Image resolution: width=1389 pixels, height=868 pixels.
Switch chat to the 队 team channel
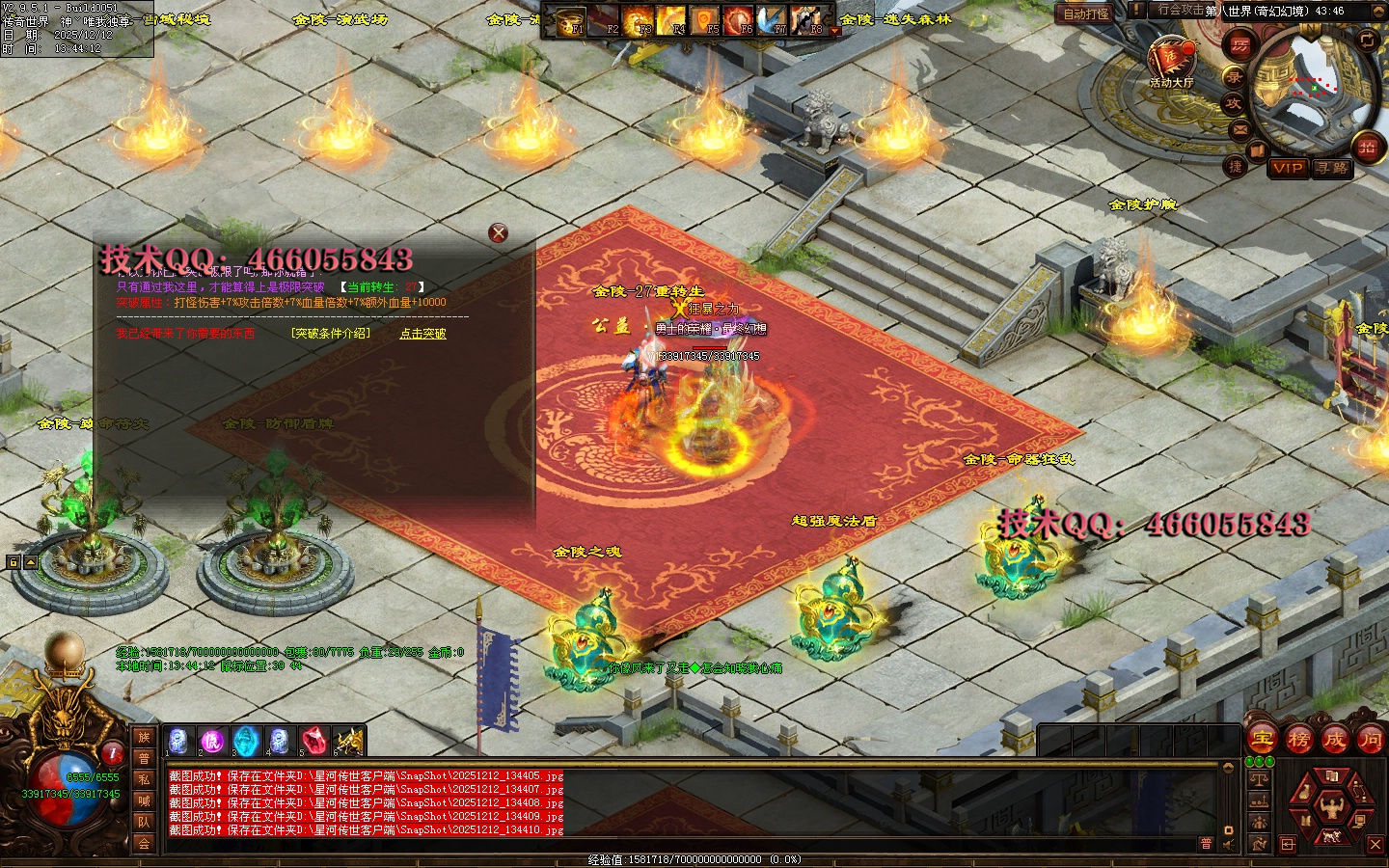click(144, 822)
